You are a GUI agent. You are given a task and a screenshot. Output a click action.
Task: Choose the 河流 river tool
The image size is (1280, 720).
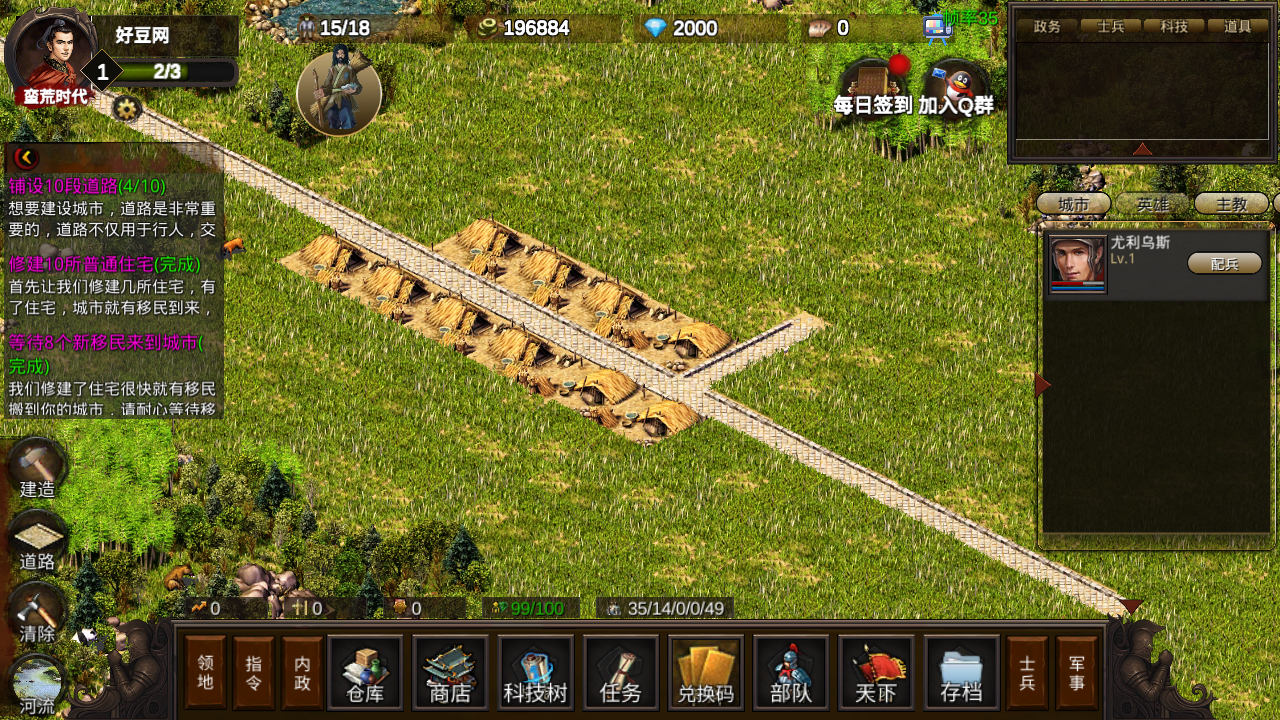tap(37, 685)
